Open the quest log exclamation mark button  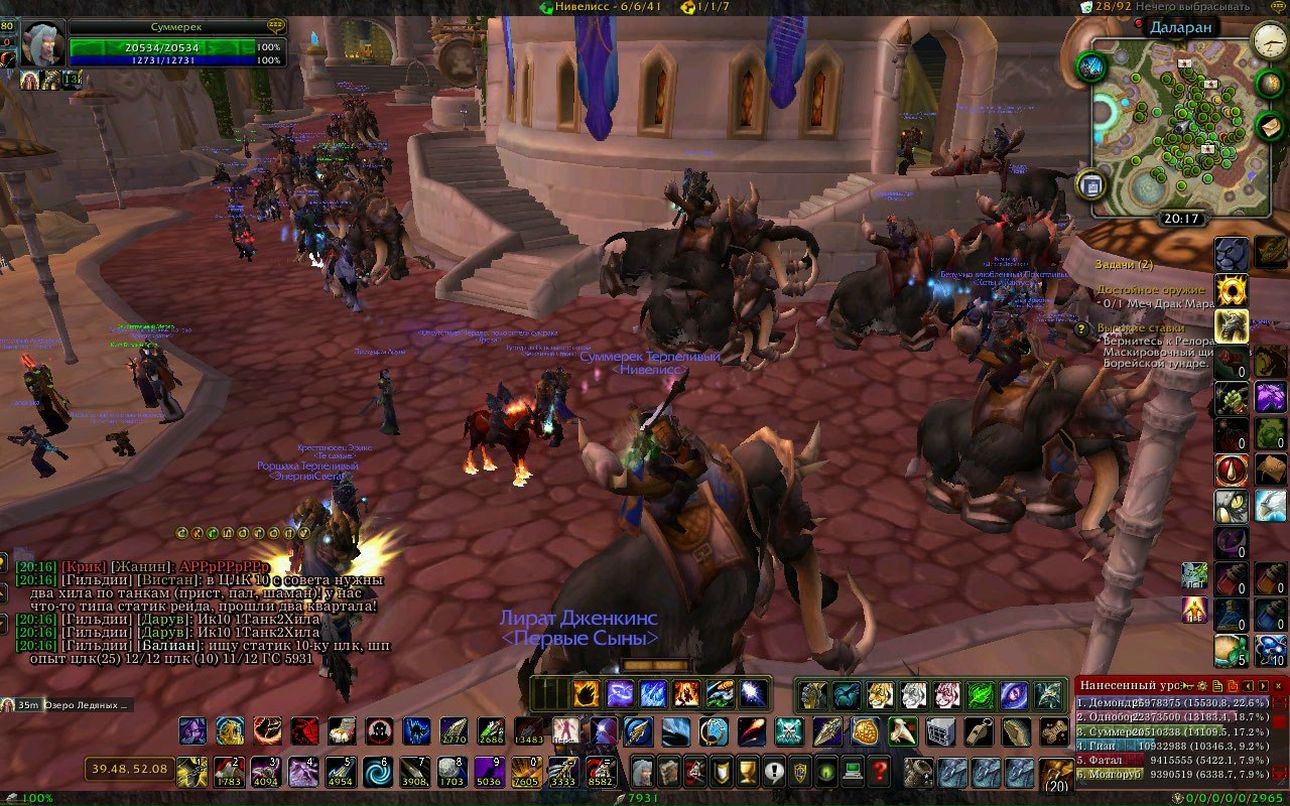pos(773,771)
